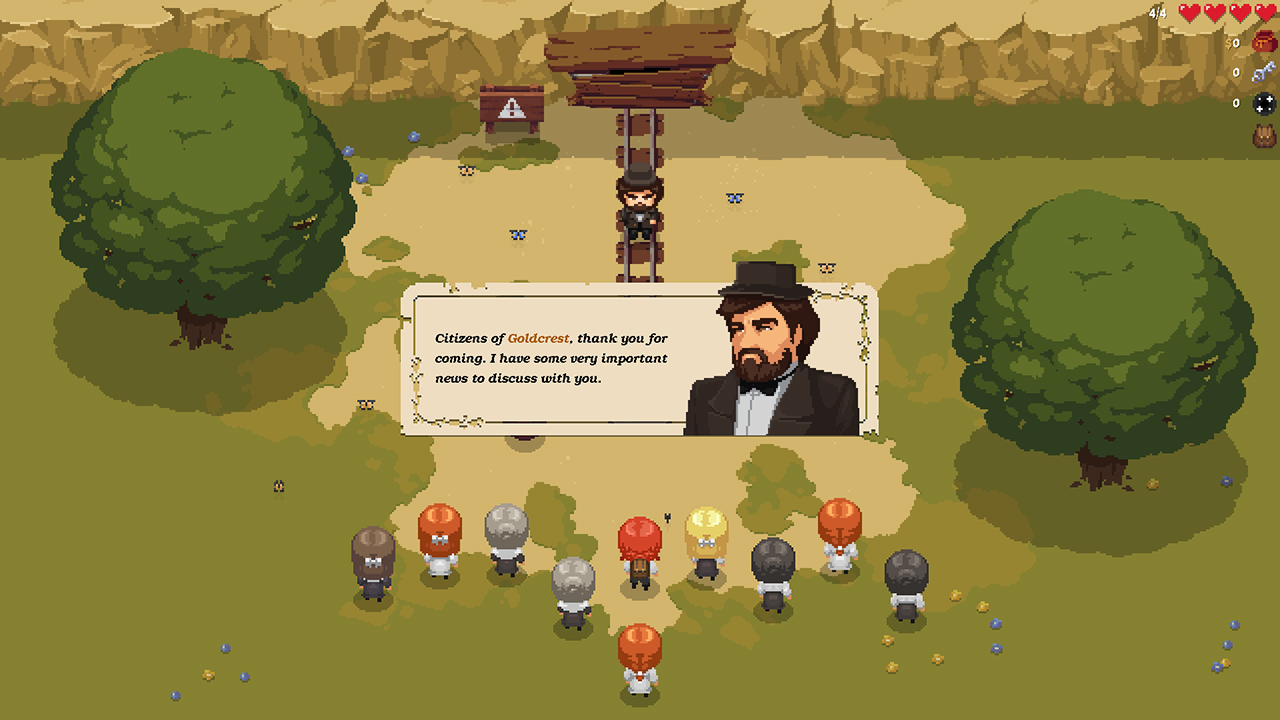Image resolution: width=1280 pixels, height=720 pixels.
Task: Click the warning signpost near the bridge
Action: [510, 105]
